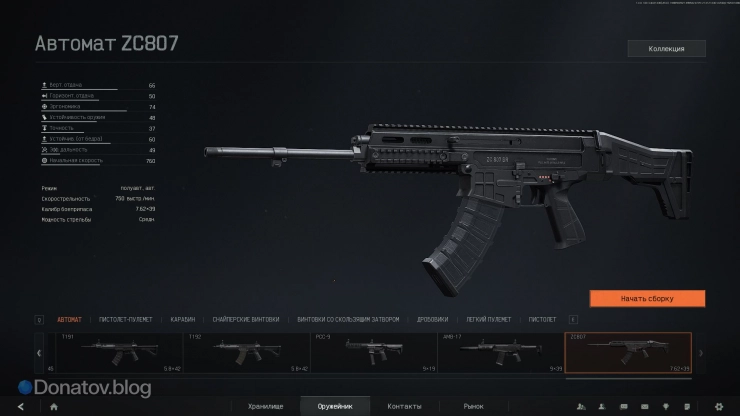Click the home icon in bottom bar
The image size is (740, 416).
(53, 406)
